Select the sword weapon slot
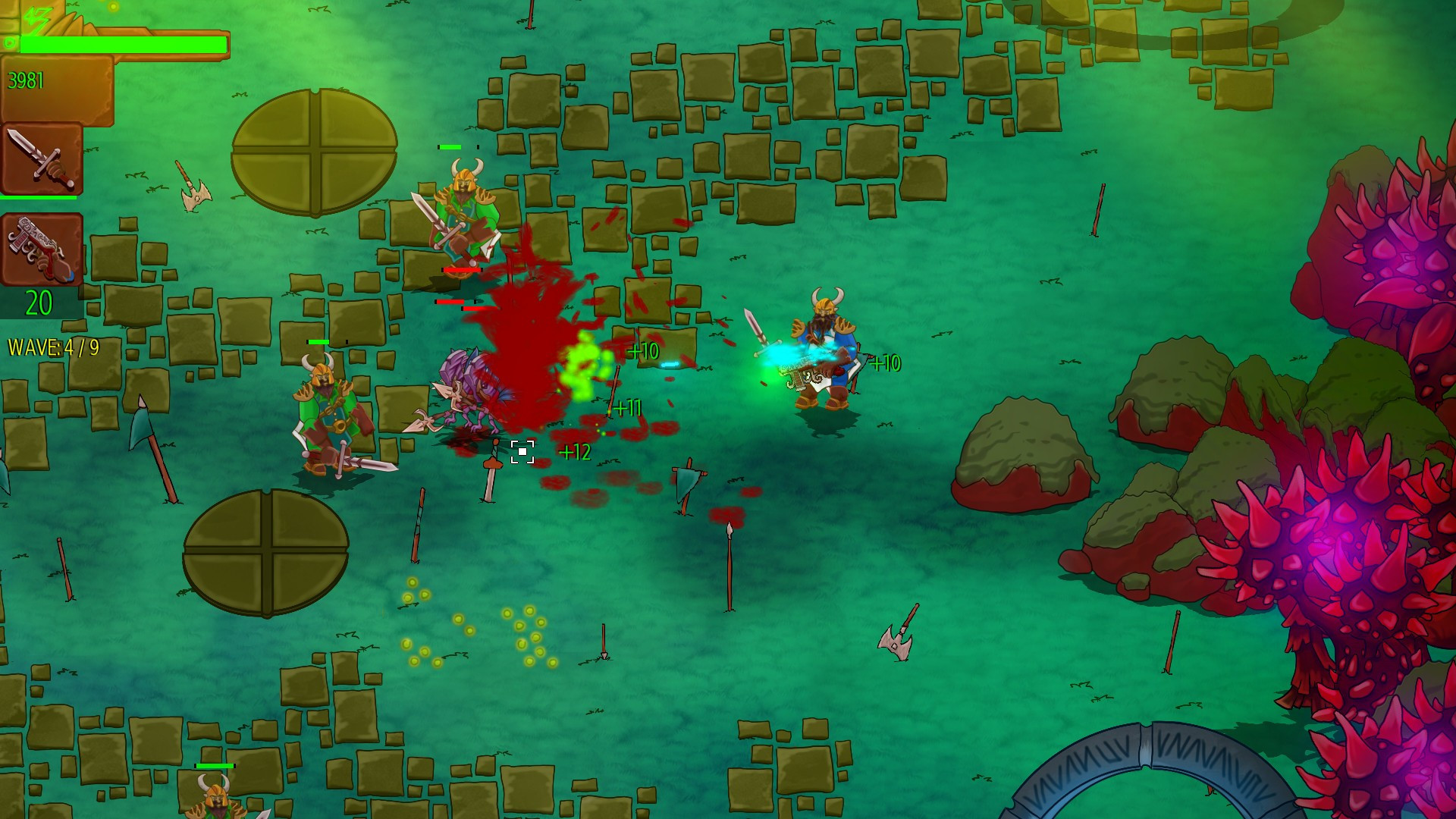 42,159
